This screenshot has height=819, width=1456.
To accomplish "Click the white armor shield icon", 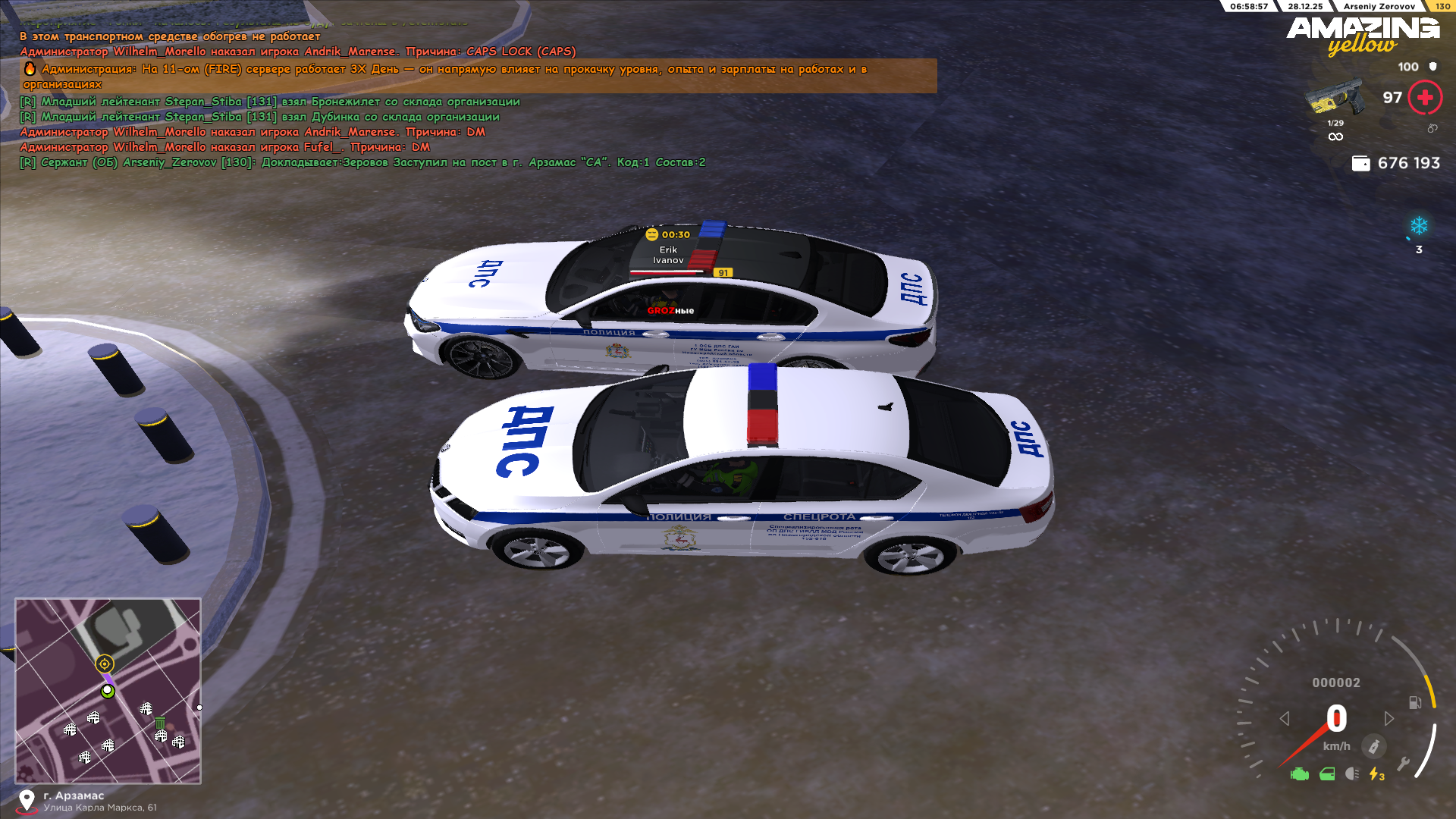I will pyautogui.click(x=1433, y=67).
